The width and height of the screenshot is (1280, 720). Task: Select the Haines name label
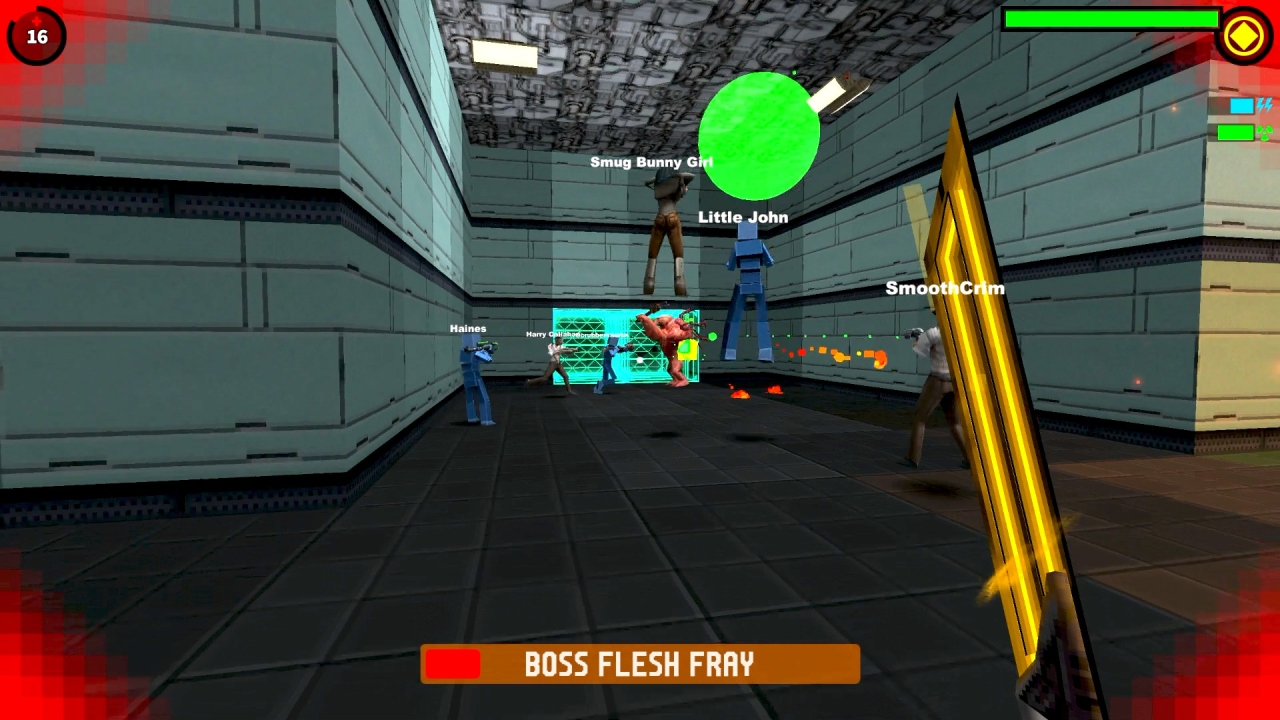[467, 328]
